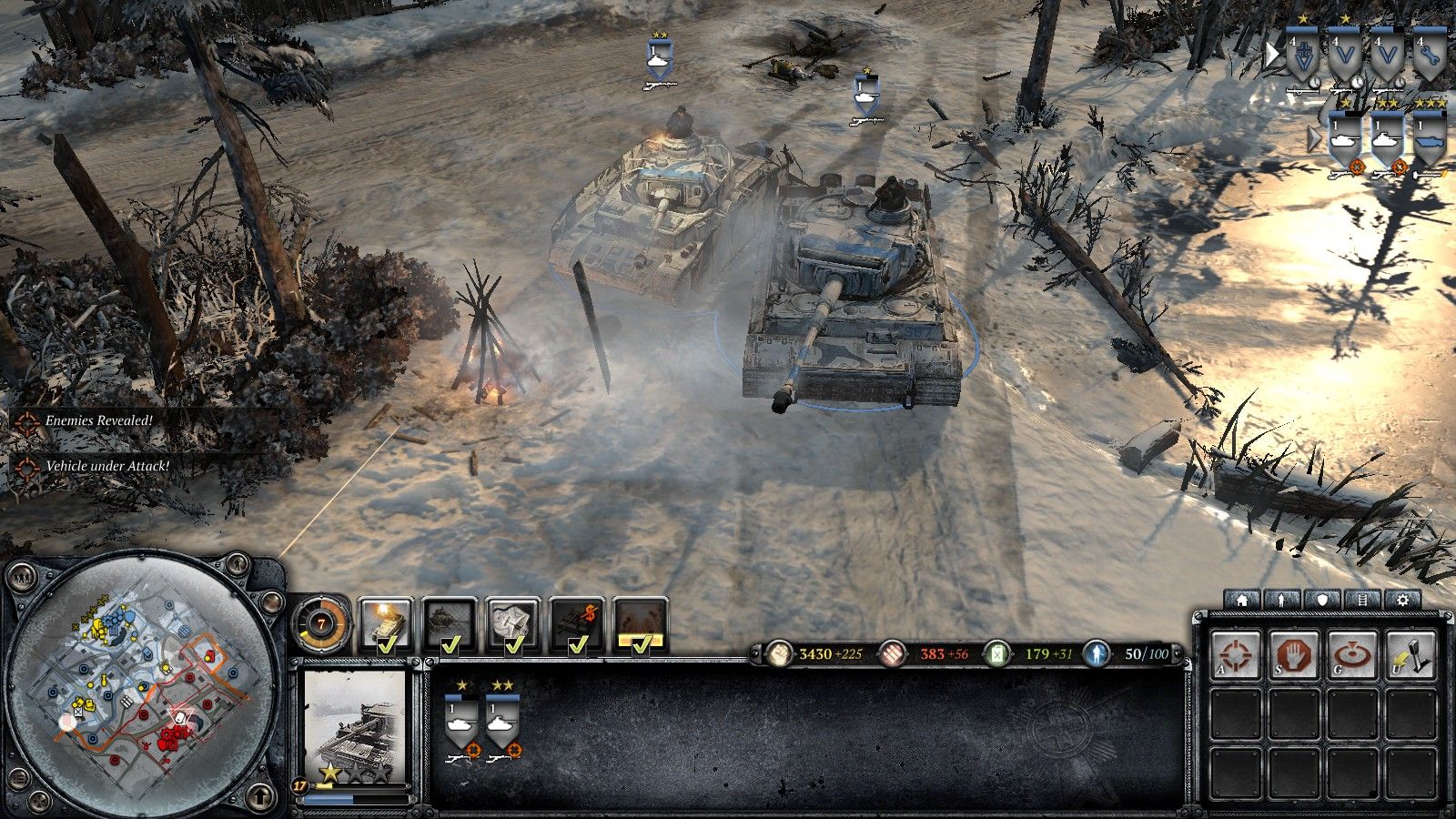Select the white supply drop commander ability

[x=513, y=625]
